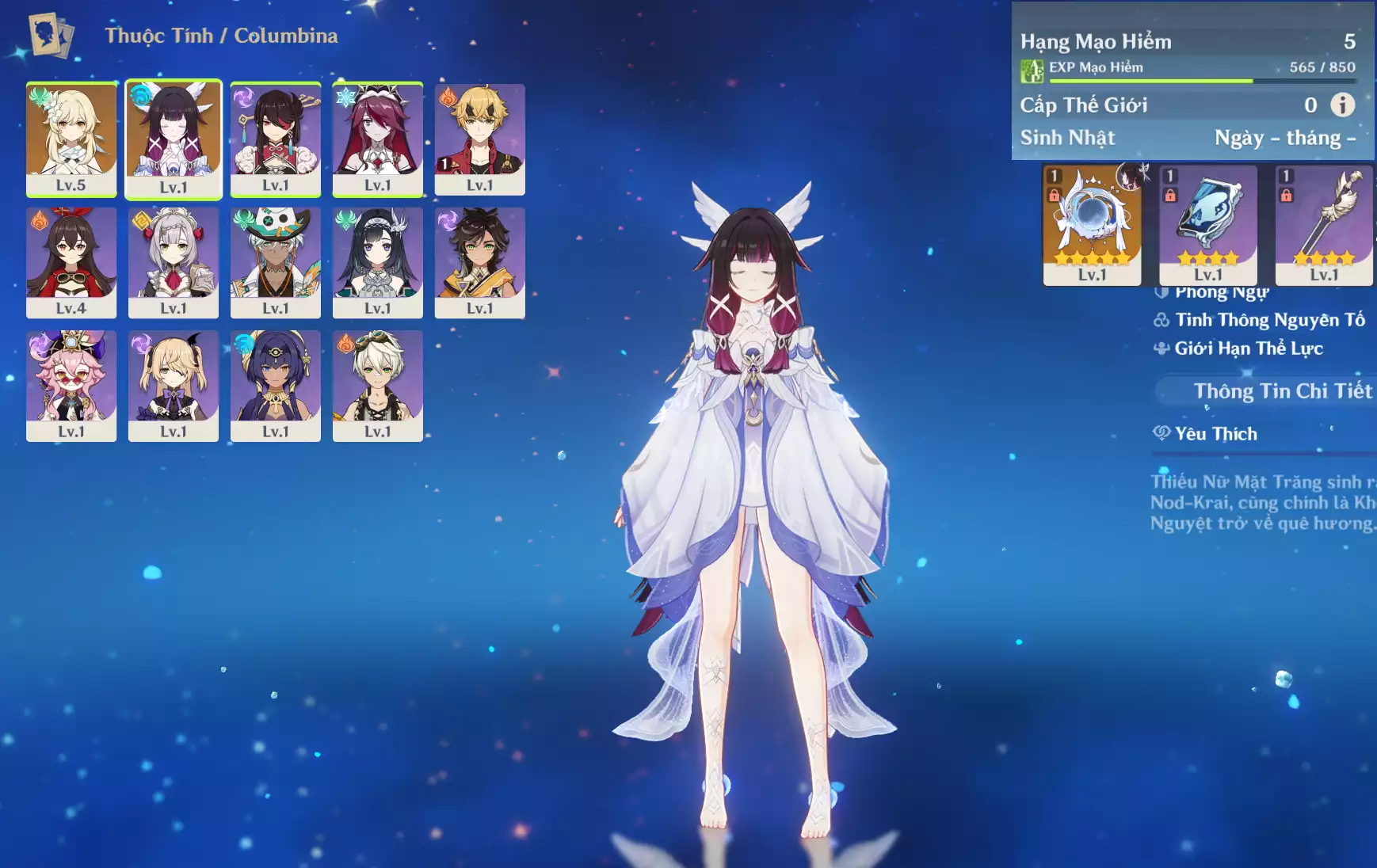
Task: Choose the Bennett portrait with goggles
Action: 378,385
